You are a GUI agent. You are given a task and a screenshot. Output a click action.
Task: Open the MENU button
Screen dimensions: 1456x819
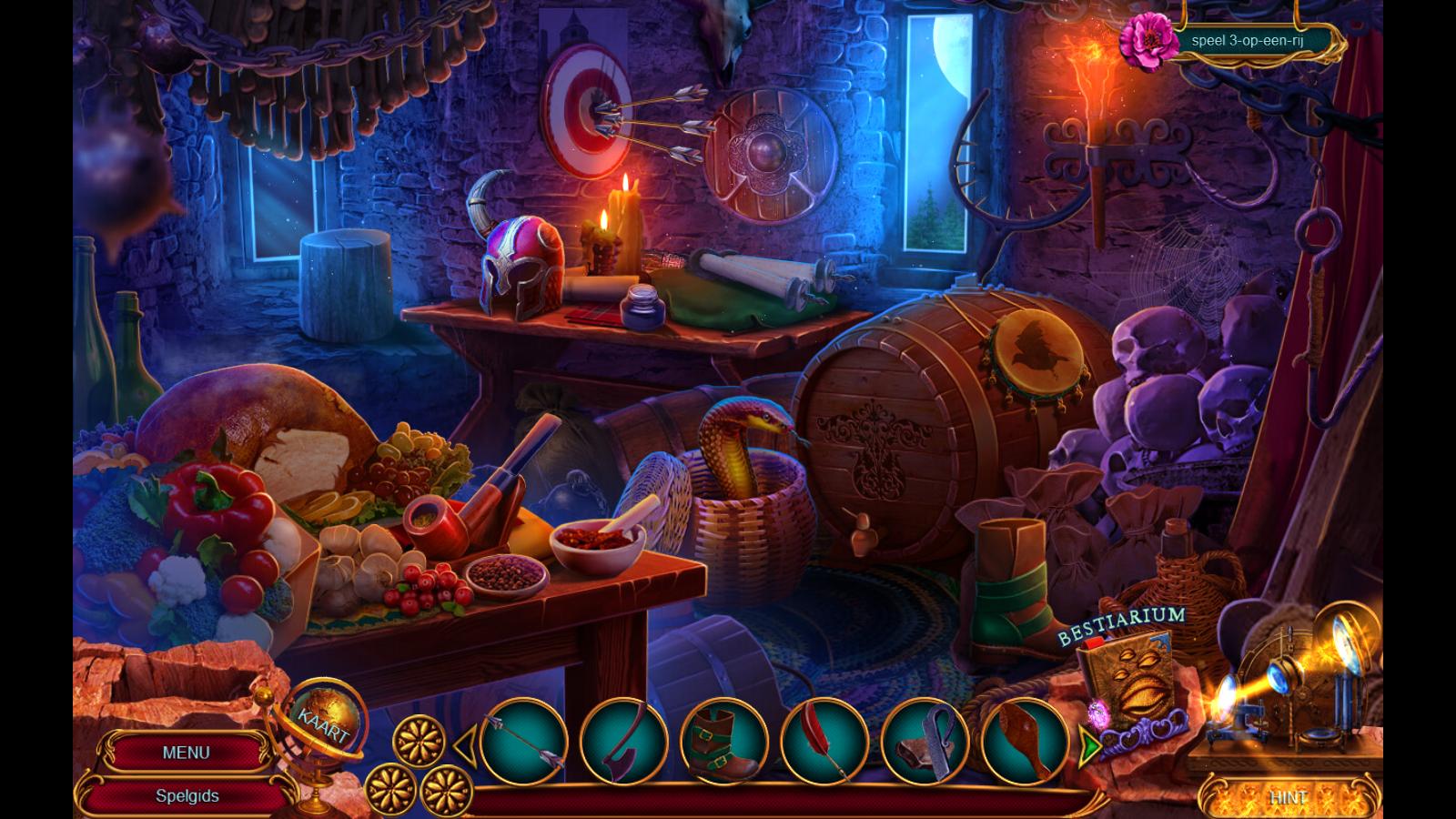[186, 753]
